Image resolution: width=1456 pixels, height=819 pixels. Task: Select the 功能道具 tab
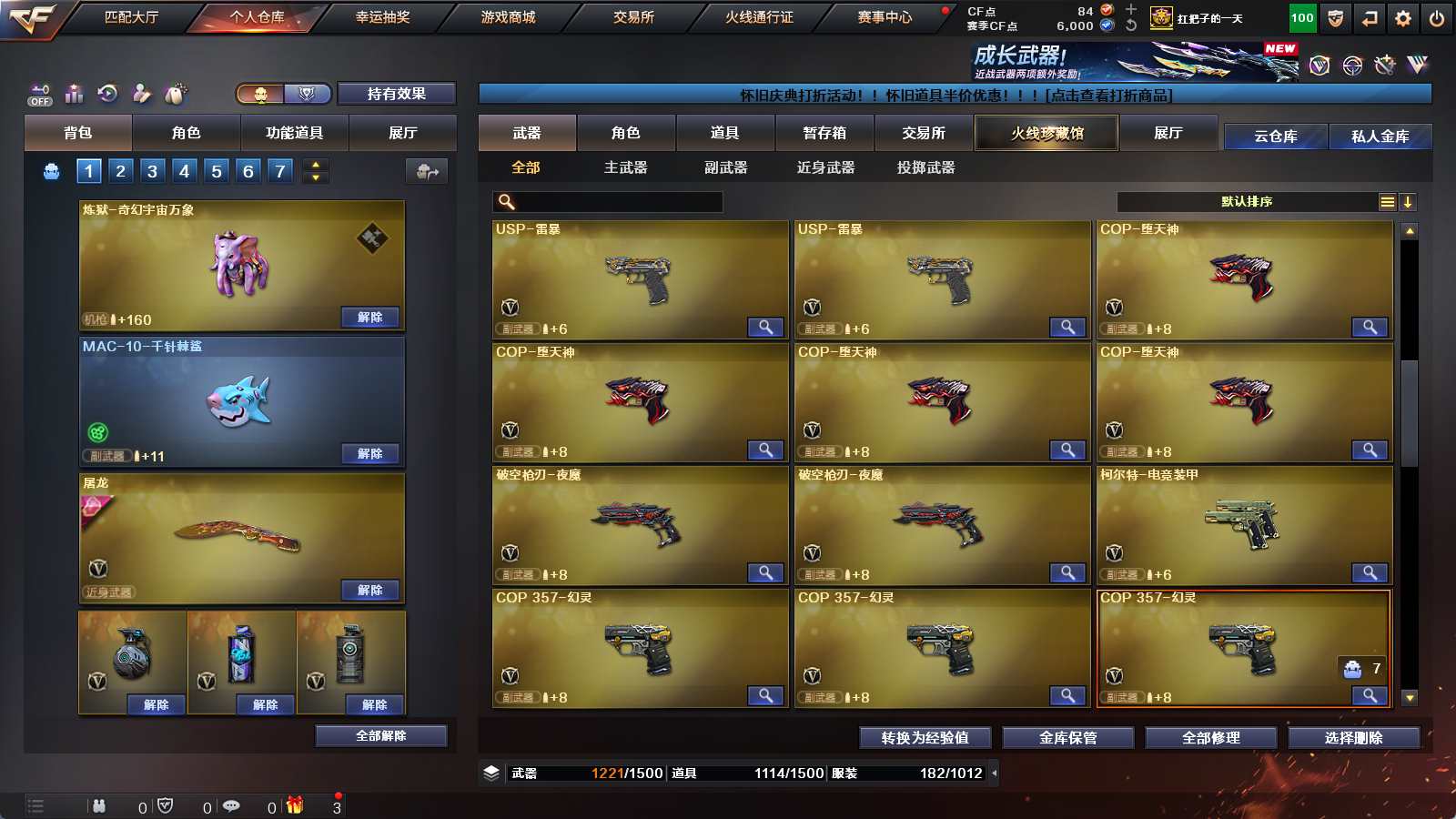(294, 133)
